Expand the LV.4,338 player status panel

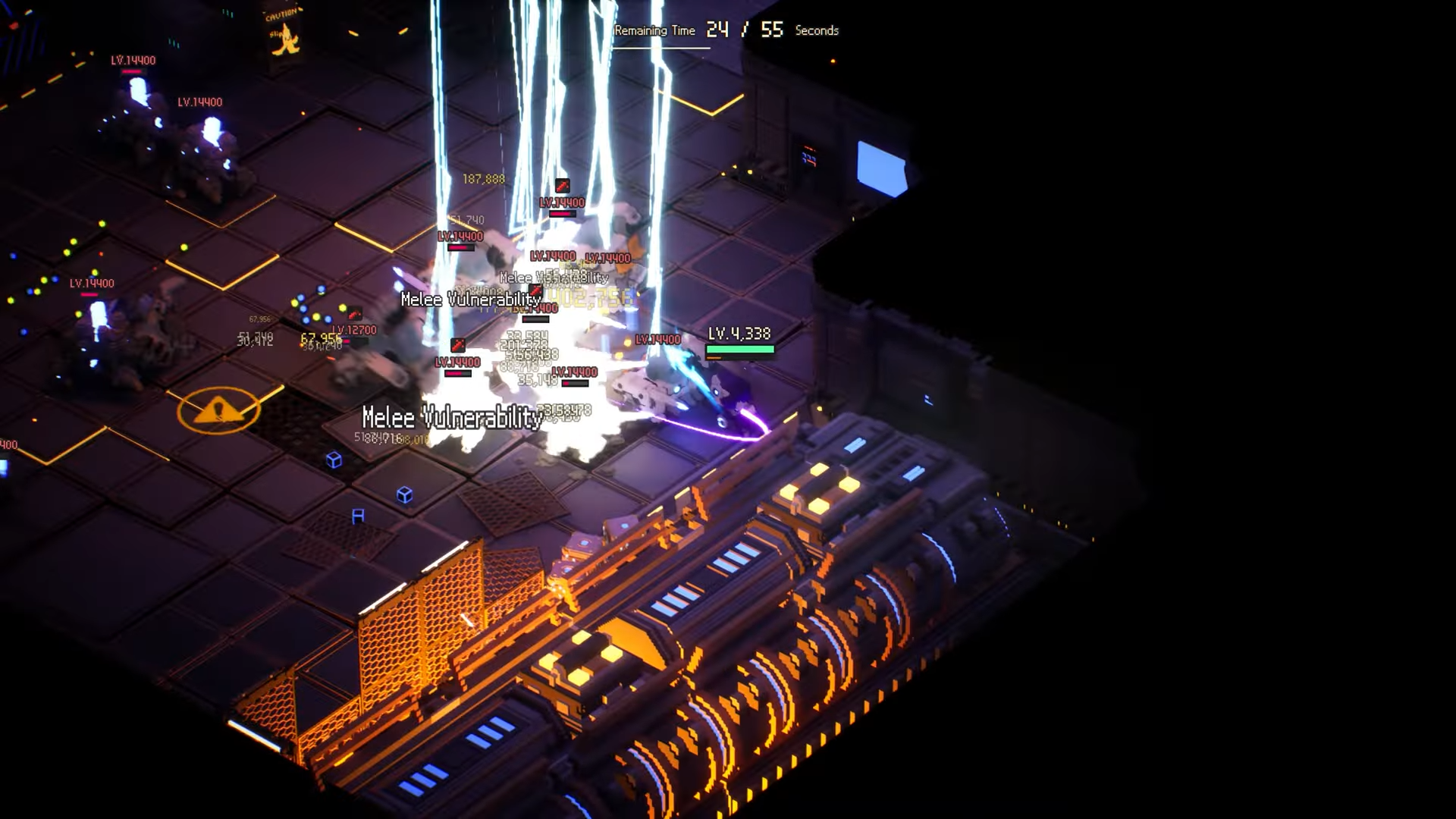739,332
